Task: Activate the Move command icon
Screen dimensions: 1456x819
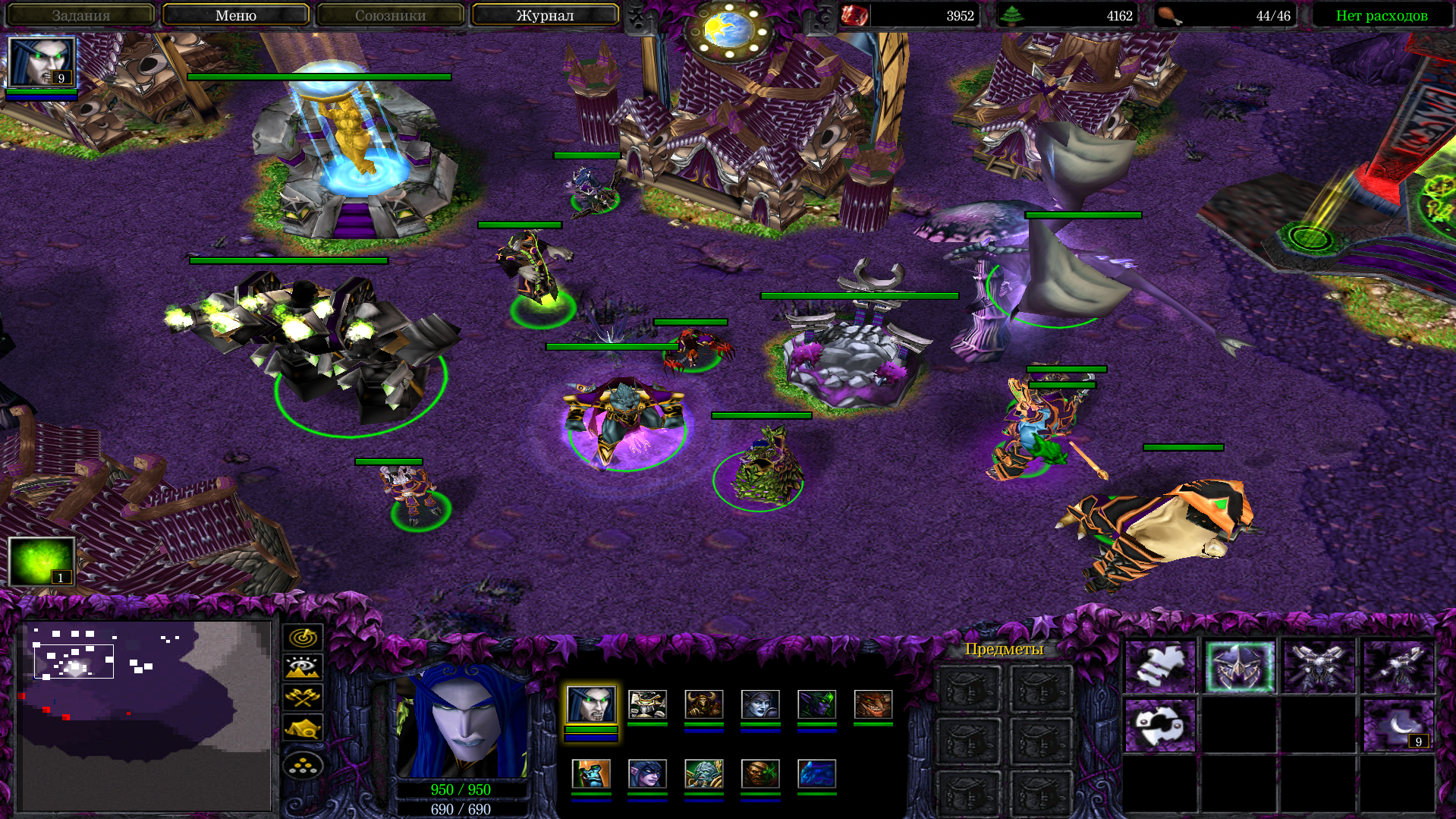Action: (1160, 667)
